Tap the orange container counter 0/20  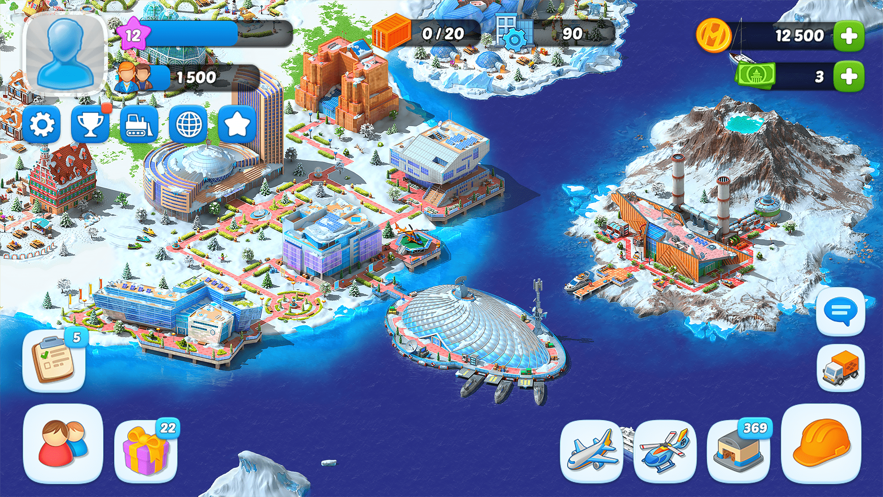tap(421, 34)
